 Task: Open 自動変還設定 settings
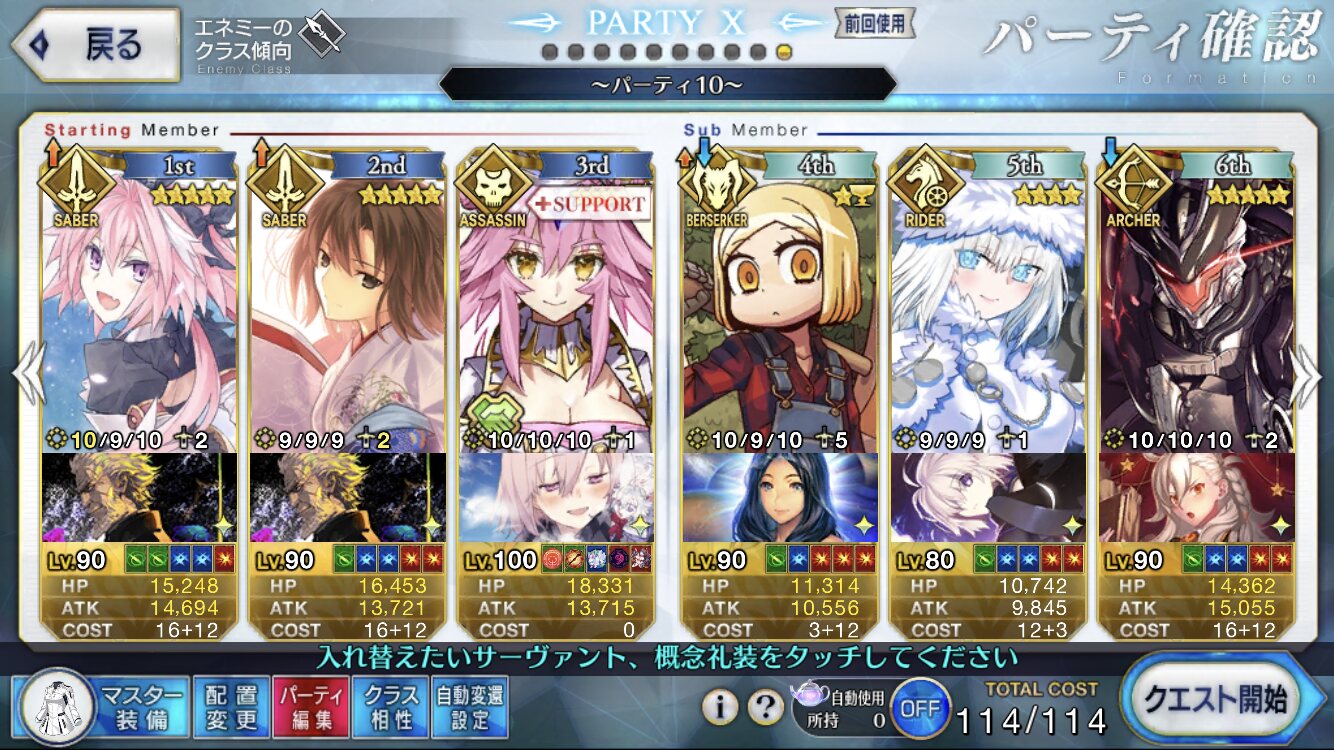coord(470,706)
